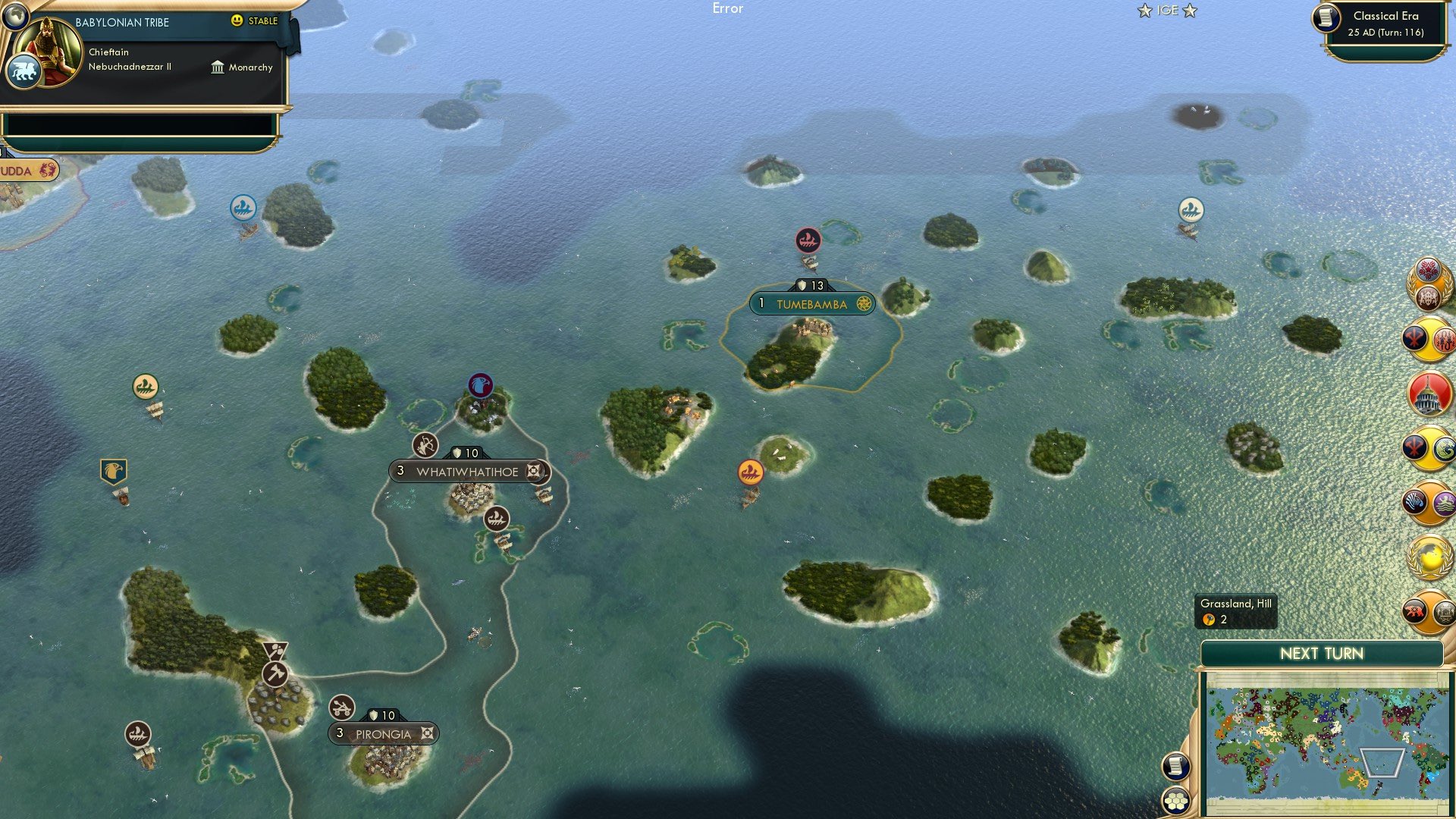Click the Monarchy government icon

click(x=218, y=67)
